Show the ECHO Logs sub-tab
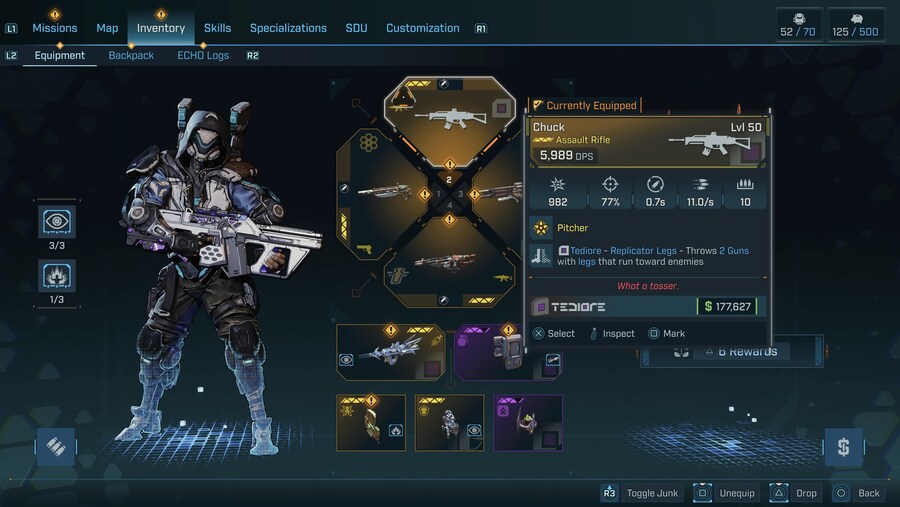This screenshot has width=900, height=507. pyautogui.click(x=203, y=56)
